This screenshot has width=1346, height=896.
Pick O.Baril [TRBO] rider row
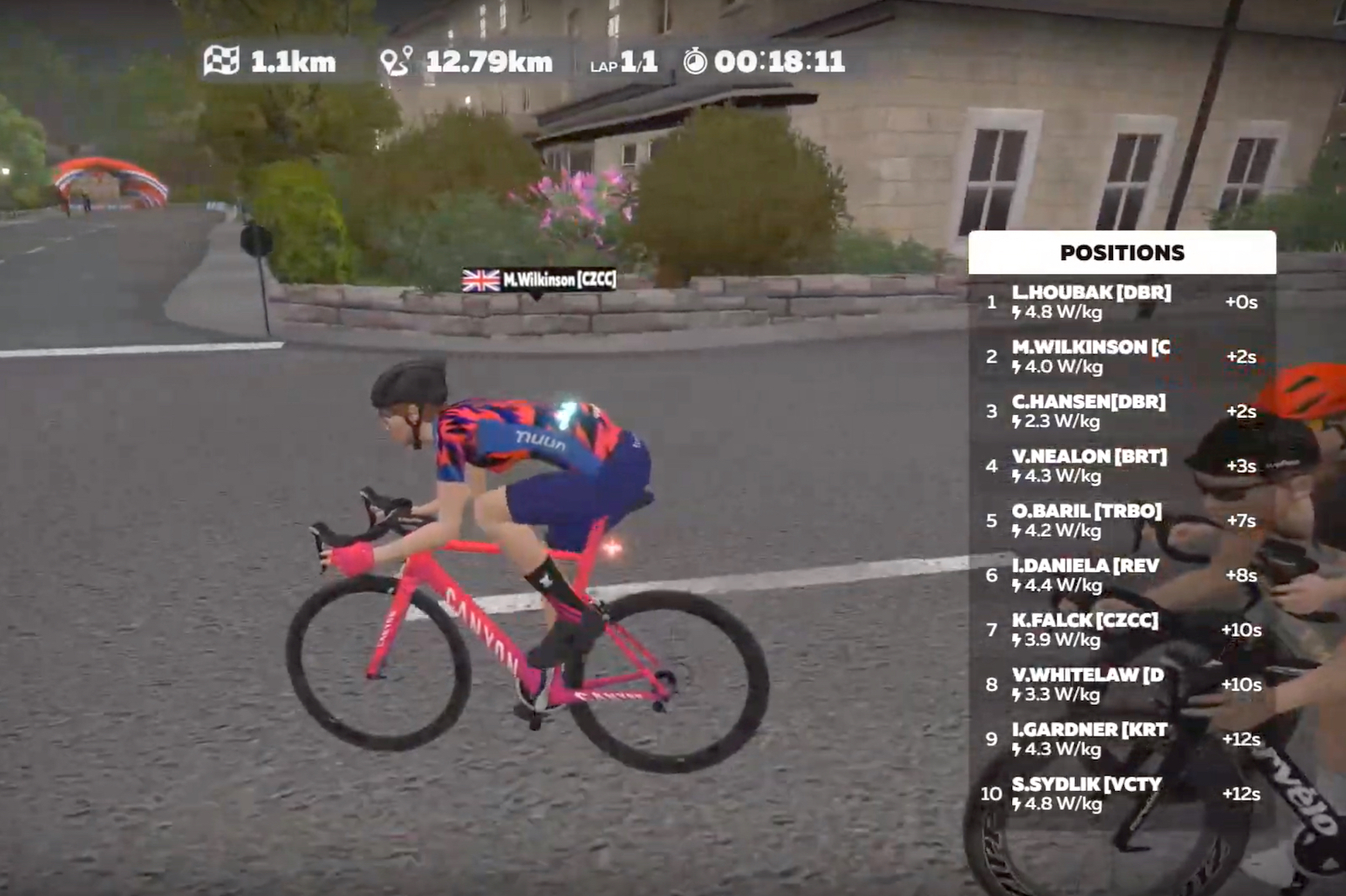point(1121,521)
